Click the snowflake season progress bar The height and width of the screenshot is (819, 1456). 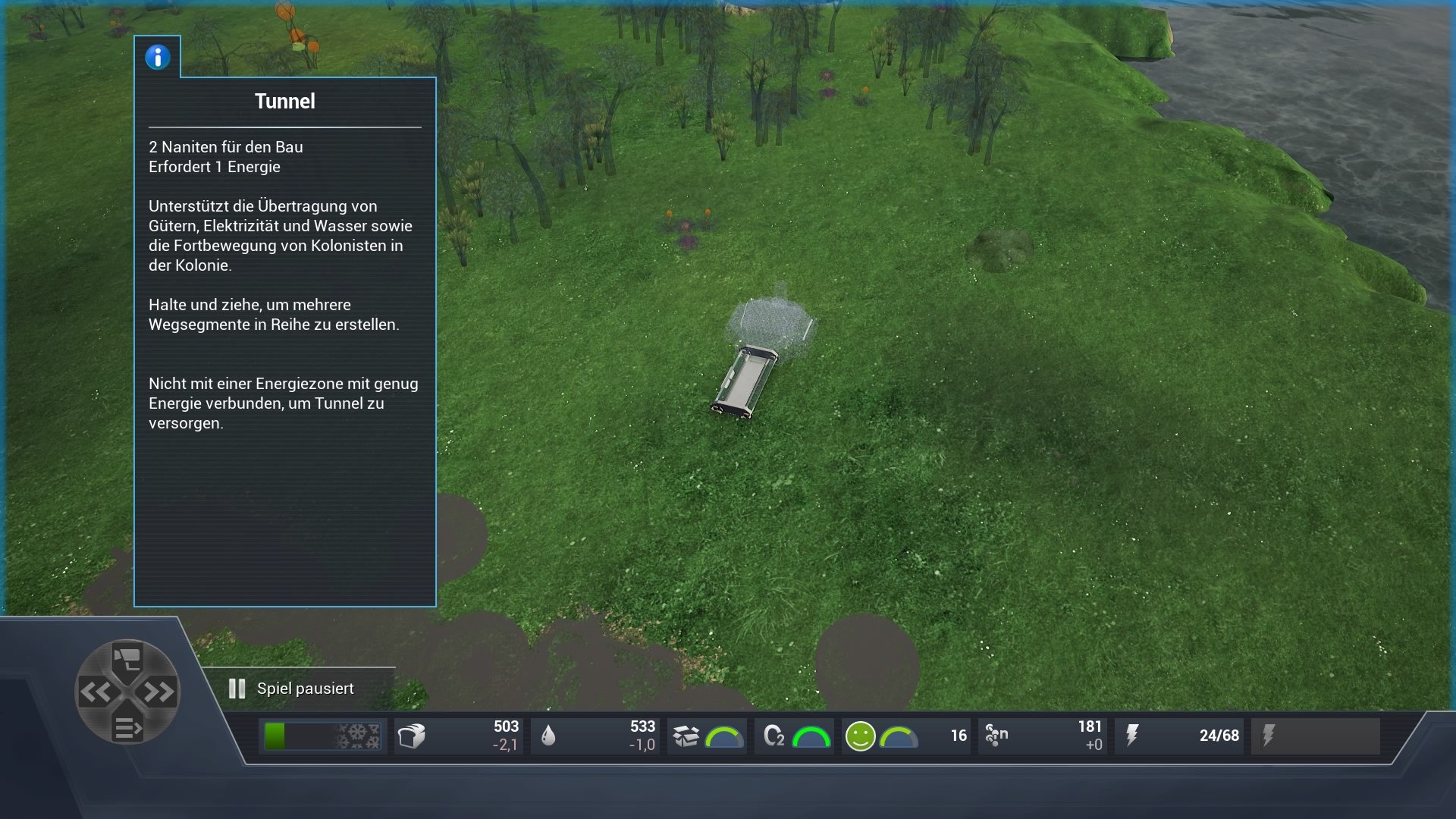click(322, 735)
